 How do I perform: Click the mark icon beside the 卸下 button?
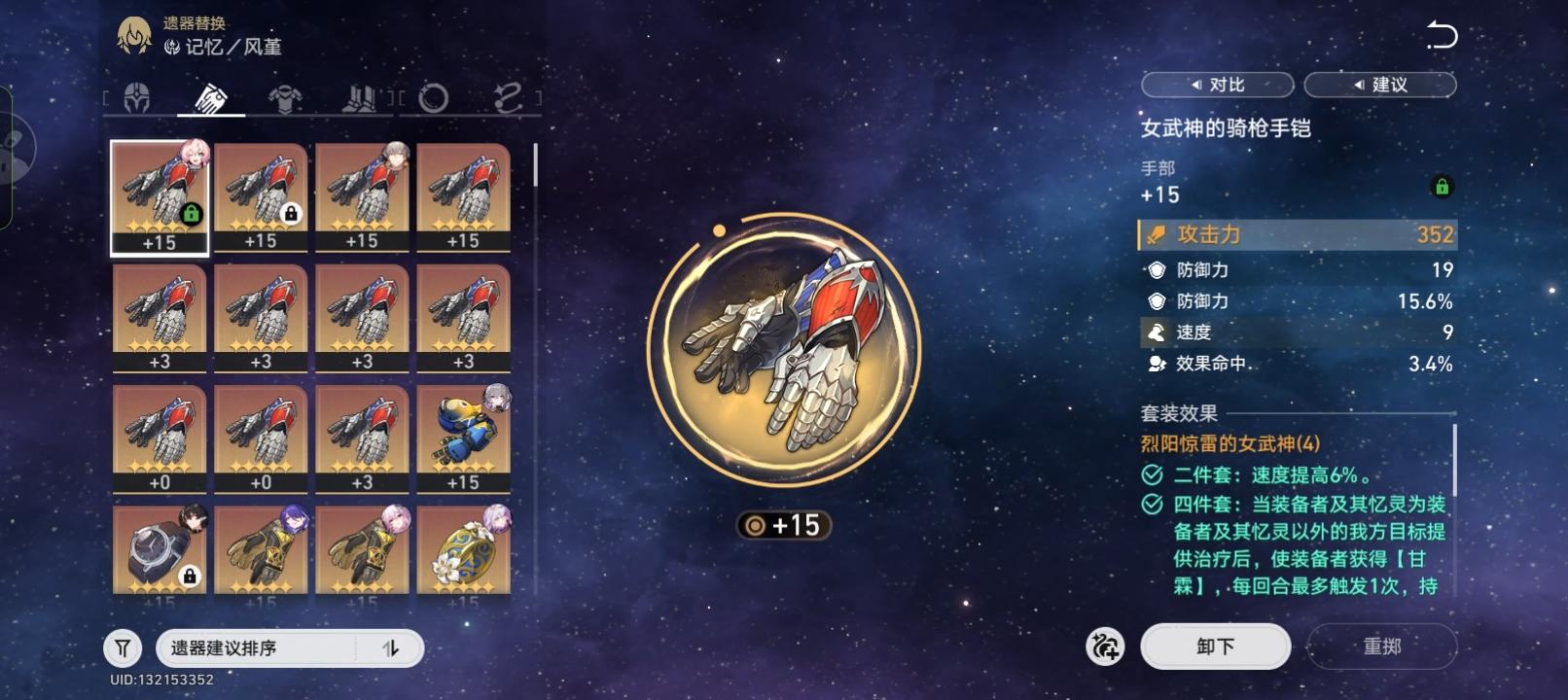1104,646
